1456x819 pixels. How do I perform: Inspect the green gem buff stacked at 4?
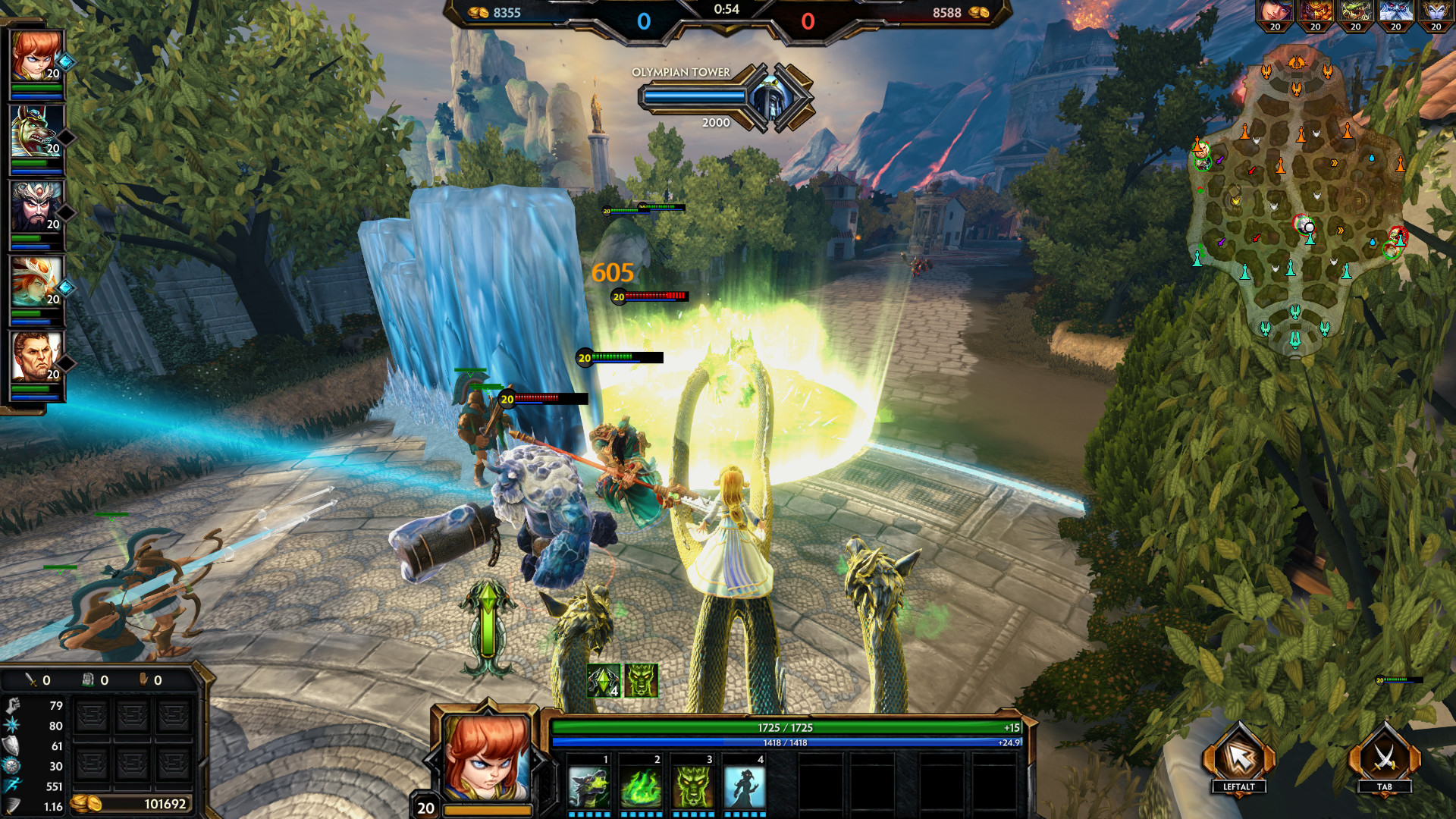click(603, 676)
